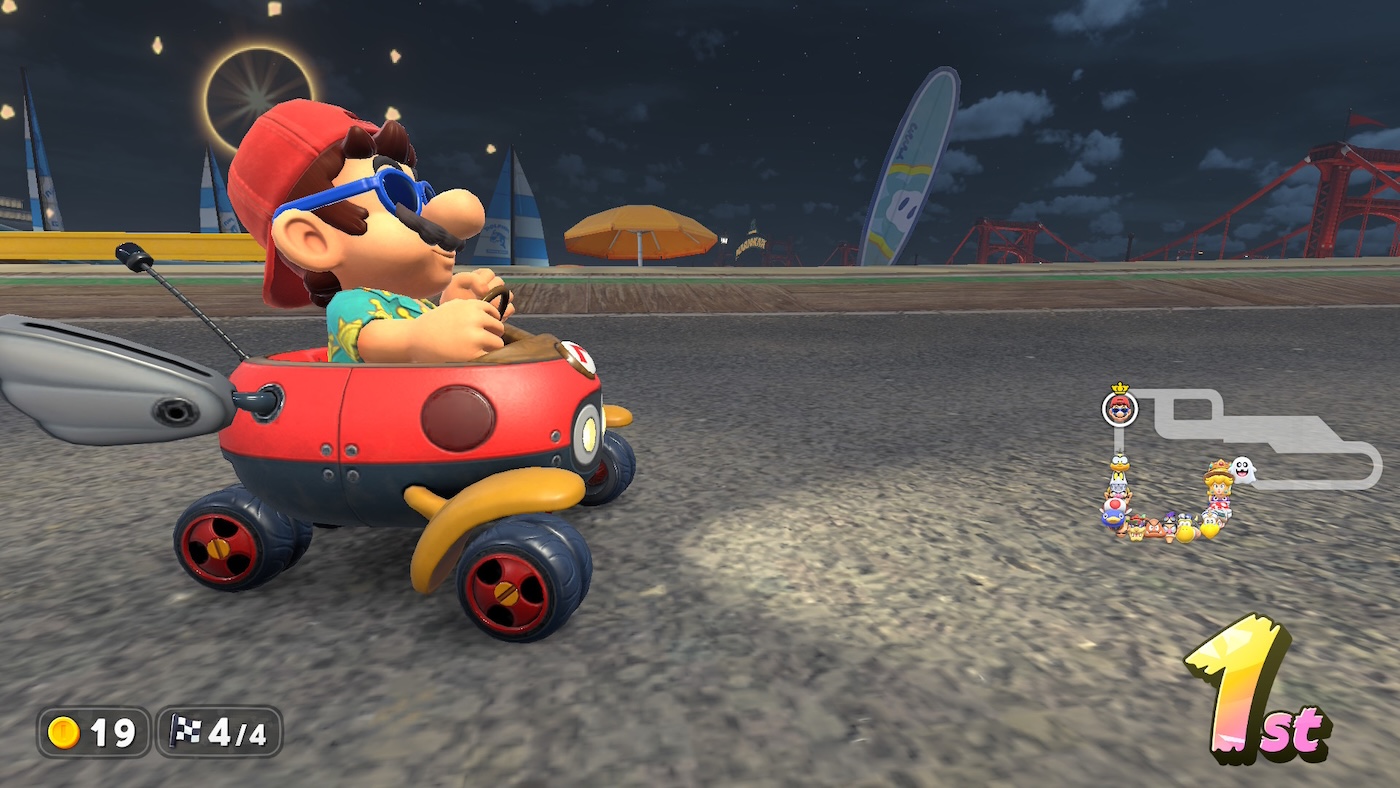
Task: Click the Princess Peach marker on minimap
Action: click(1218, 486)
